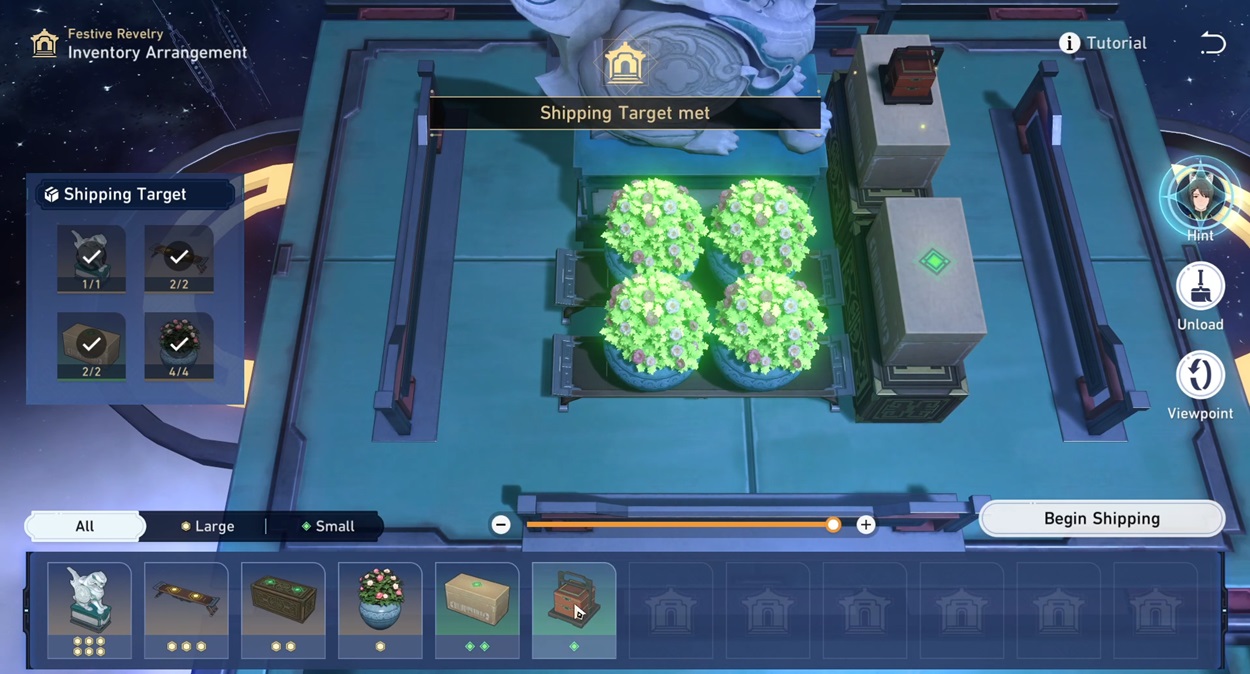The height and width of the screenshot is (674, 1250).
Task: Zoom in with the plus button
Action: (x=865, y=525)
